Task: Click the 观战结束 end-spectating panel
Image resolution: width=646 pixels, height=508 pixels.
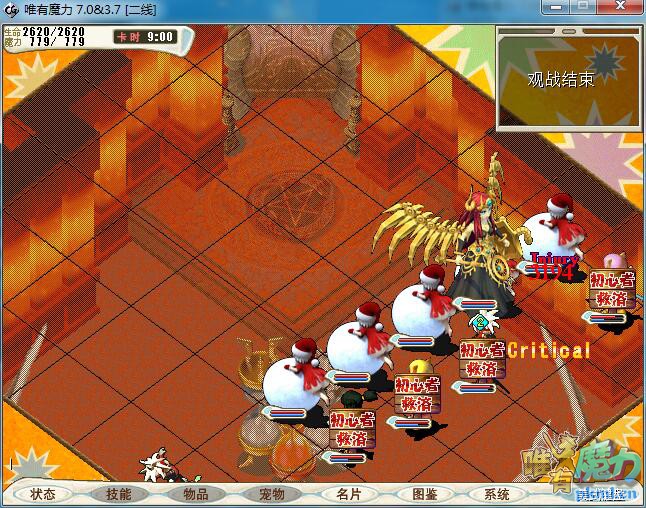Action: point(561,79)
